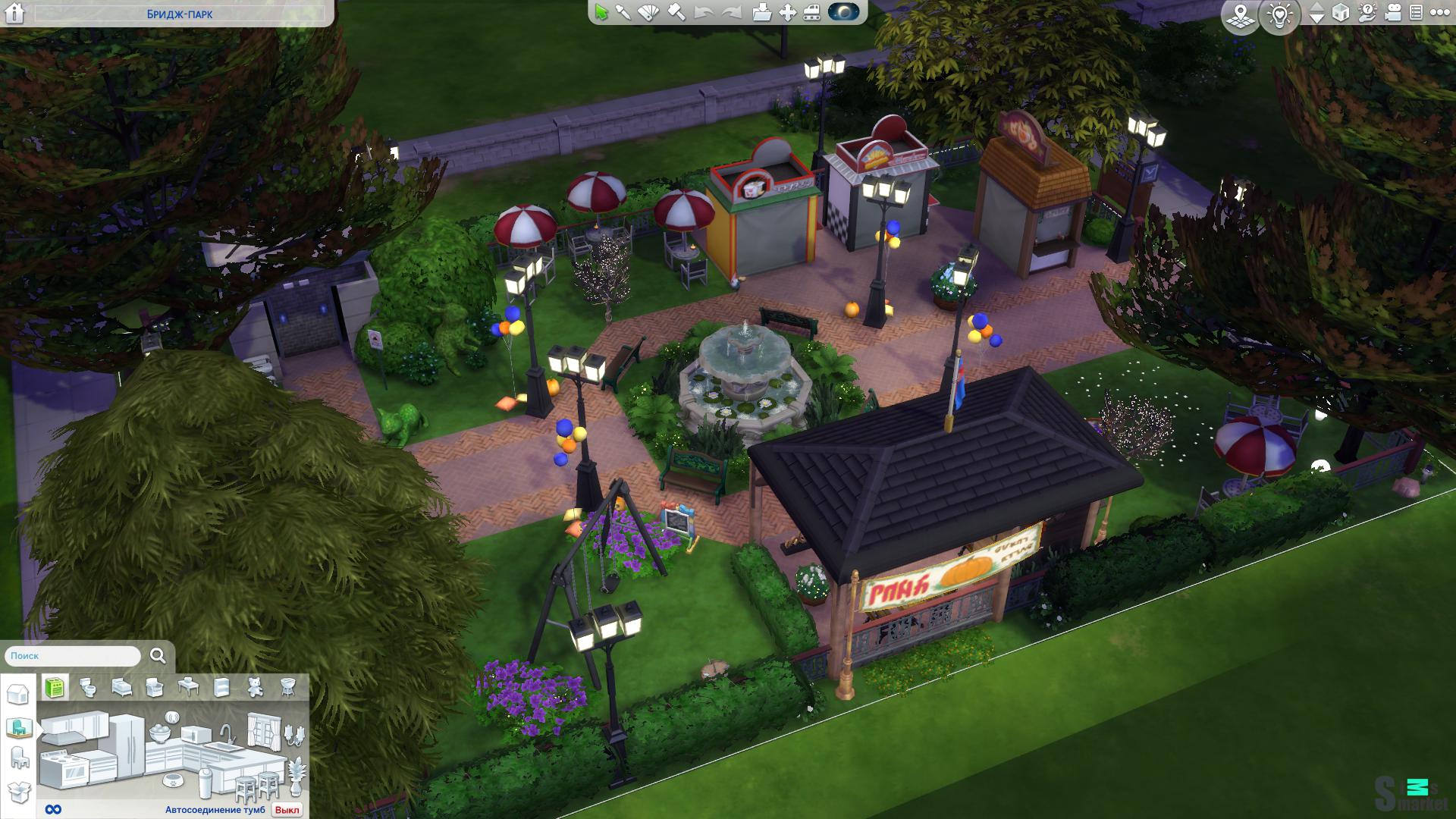Image resolution: width=1456 pixels, height=819 pixels.
Task: Toggle the walls view cube icon
Action: 1341,13
